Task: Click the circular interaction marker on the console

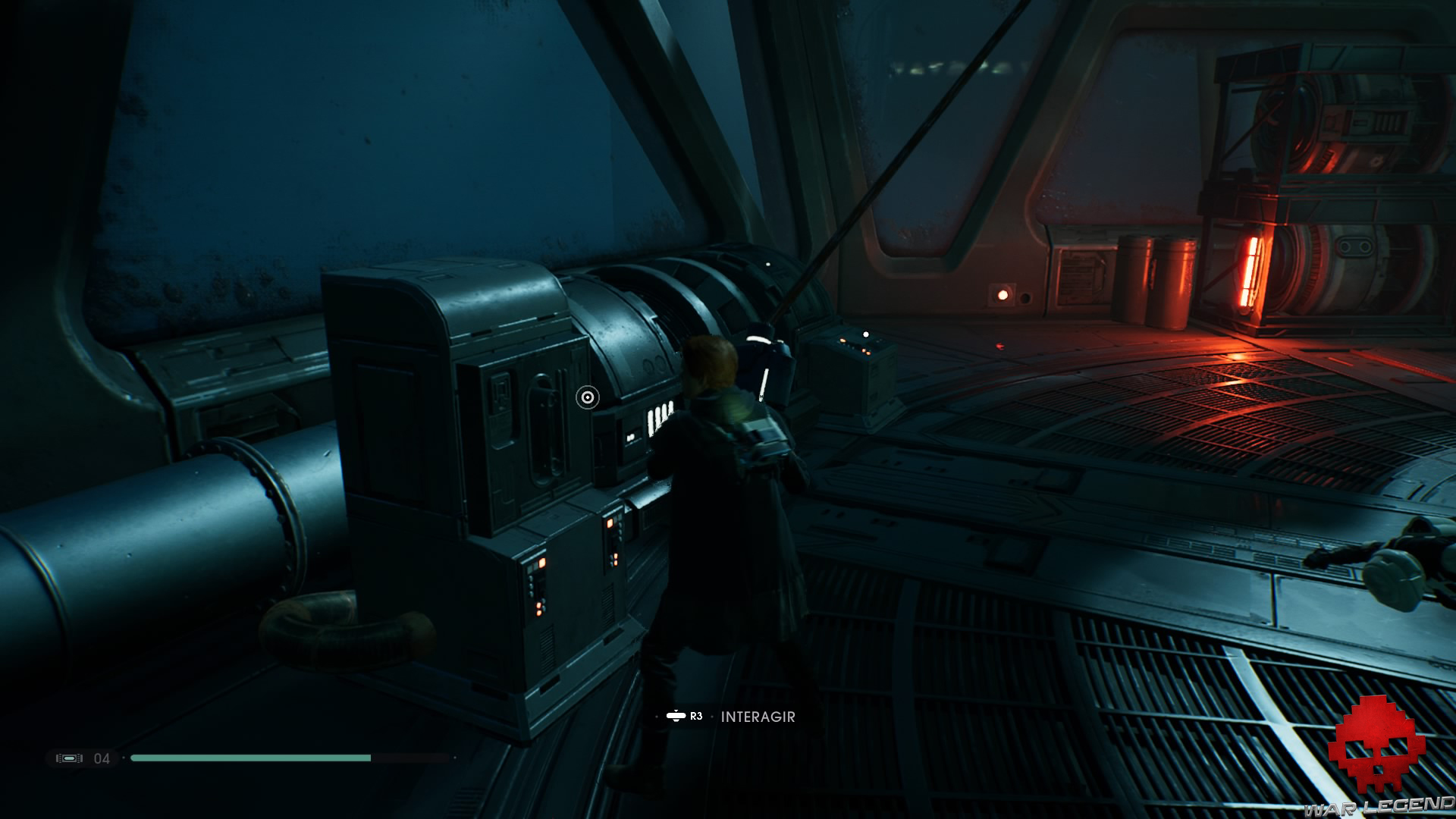Action: (587, 397)
